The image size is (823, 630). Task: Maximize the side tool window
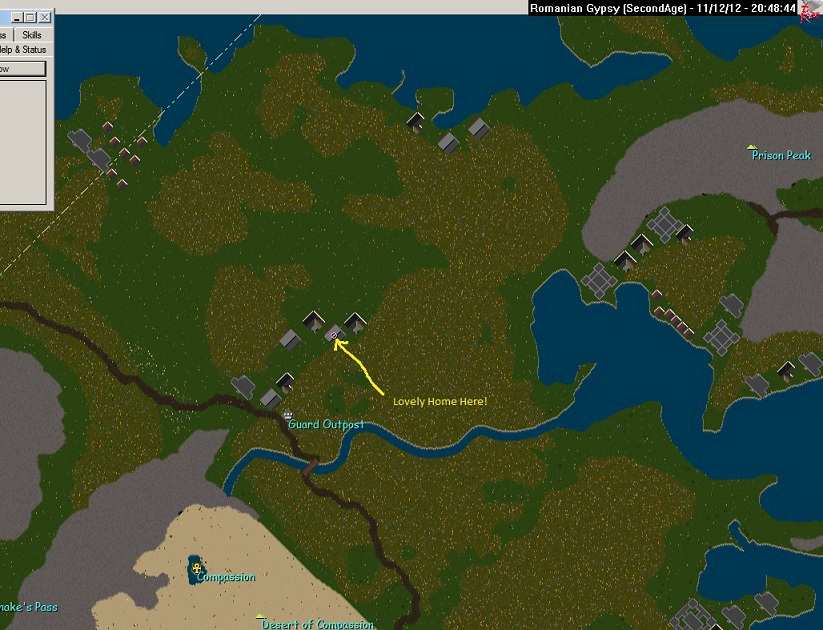29,17
